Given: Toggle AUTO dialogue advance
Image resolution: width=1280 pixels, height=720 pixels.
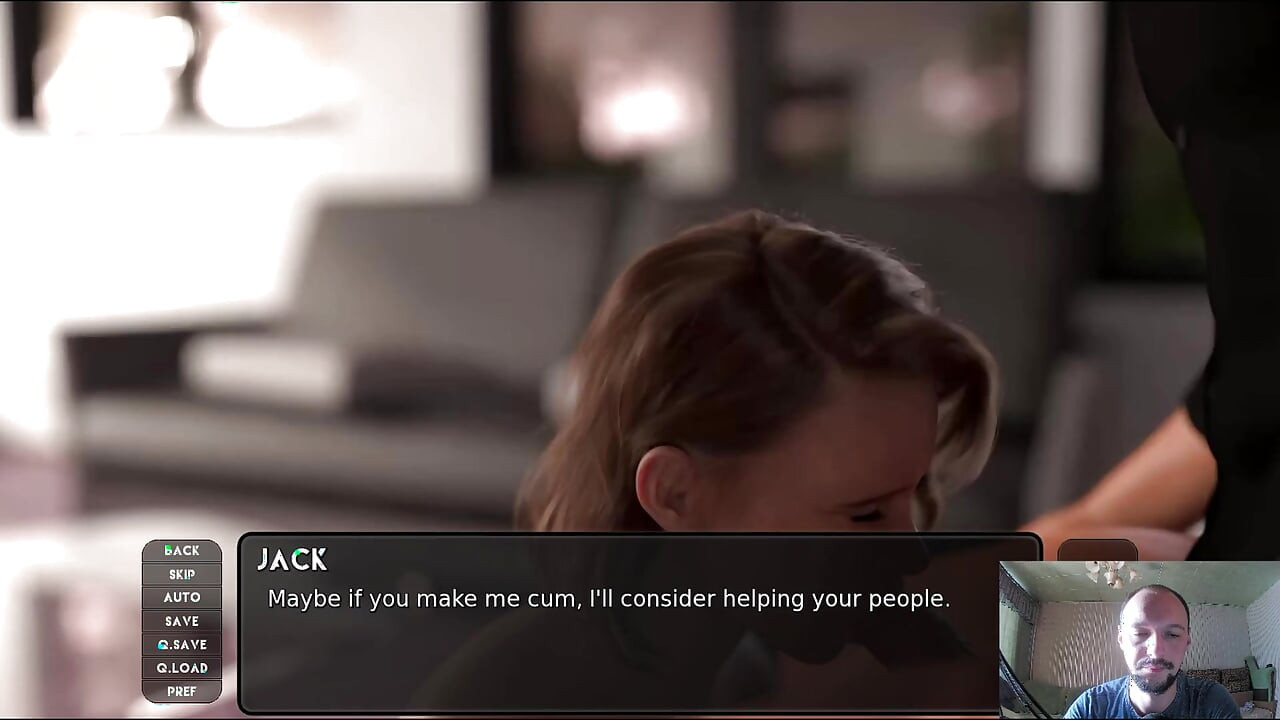Looking at the screenshot, I should (181, 597).
